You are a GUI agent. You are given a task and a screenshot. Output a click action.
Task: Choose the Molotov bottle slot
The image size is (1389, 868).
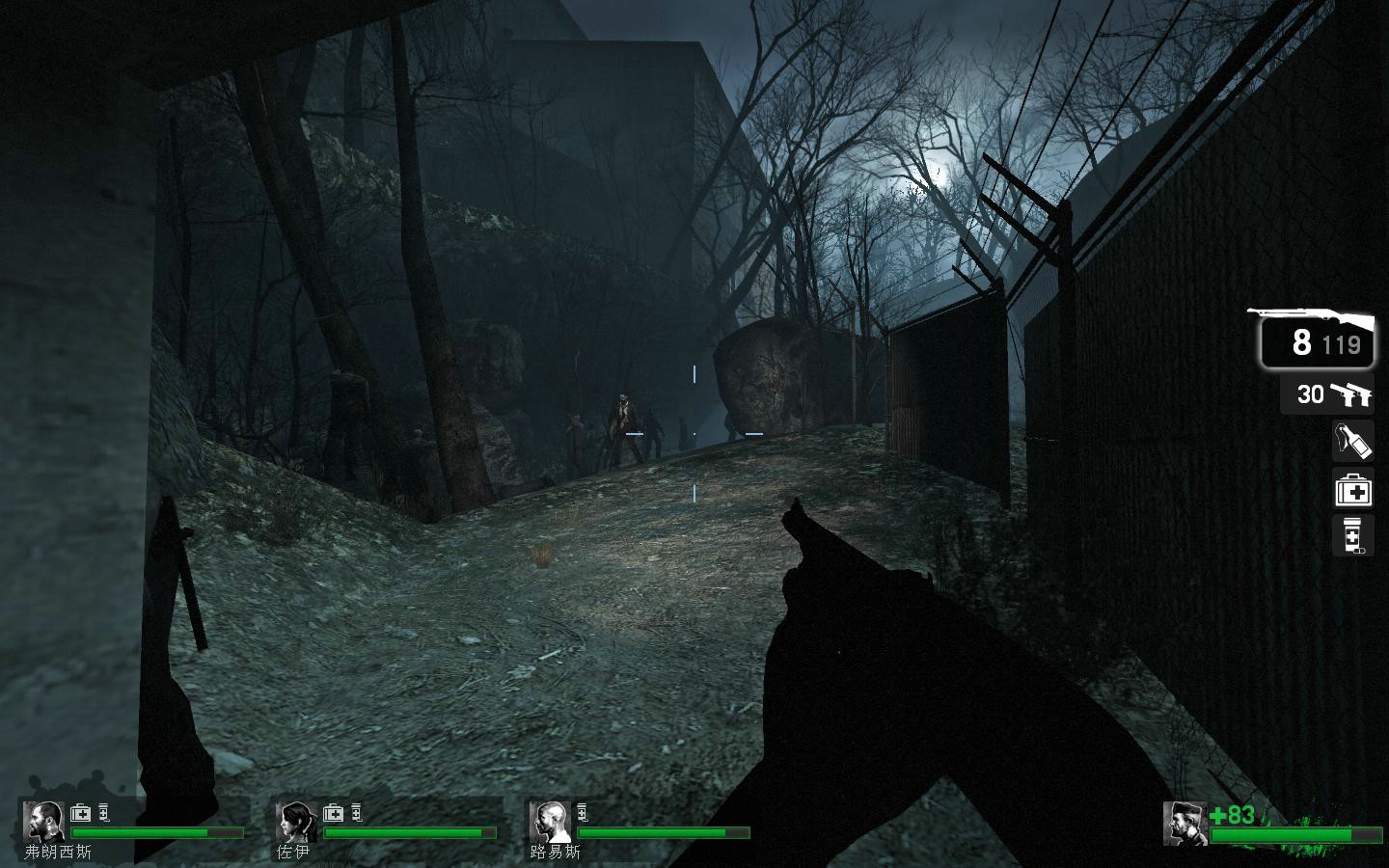coord(1352,441)
